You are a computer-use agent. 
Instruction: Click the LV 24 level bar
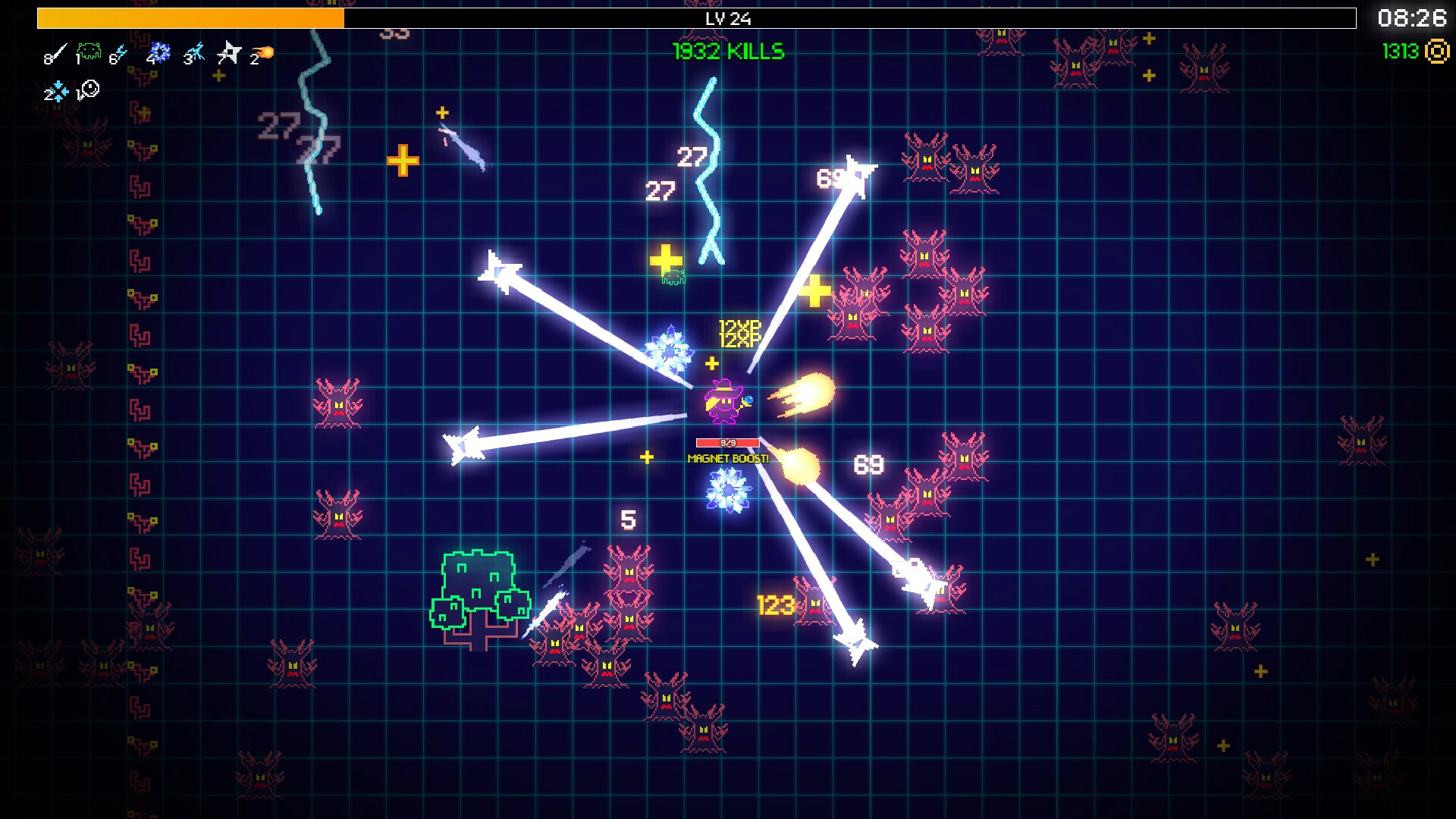(728, 20)
